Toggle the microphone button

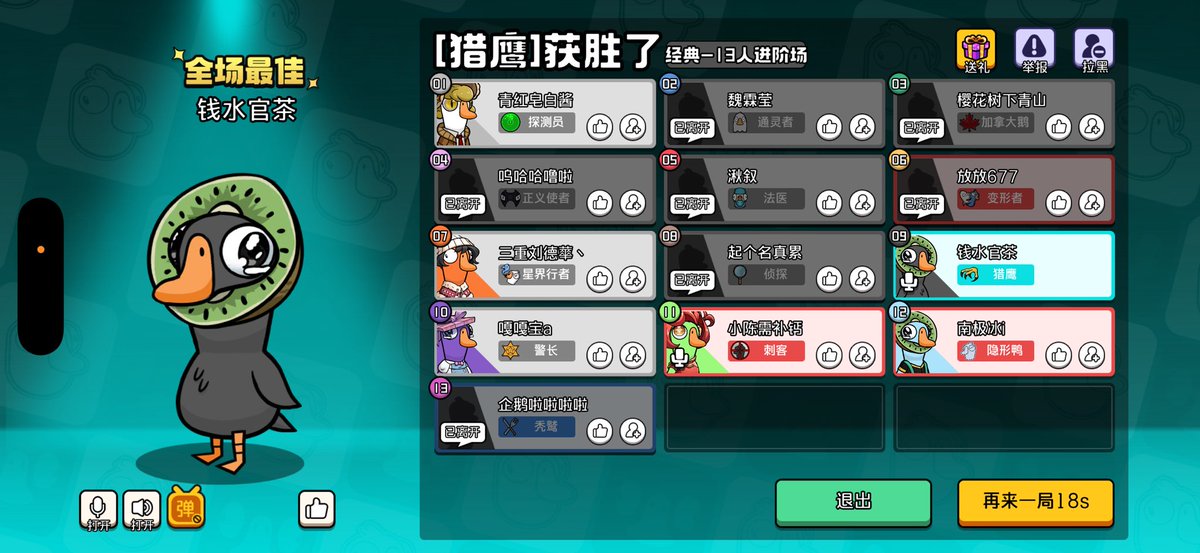99,509
